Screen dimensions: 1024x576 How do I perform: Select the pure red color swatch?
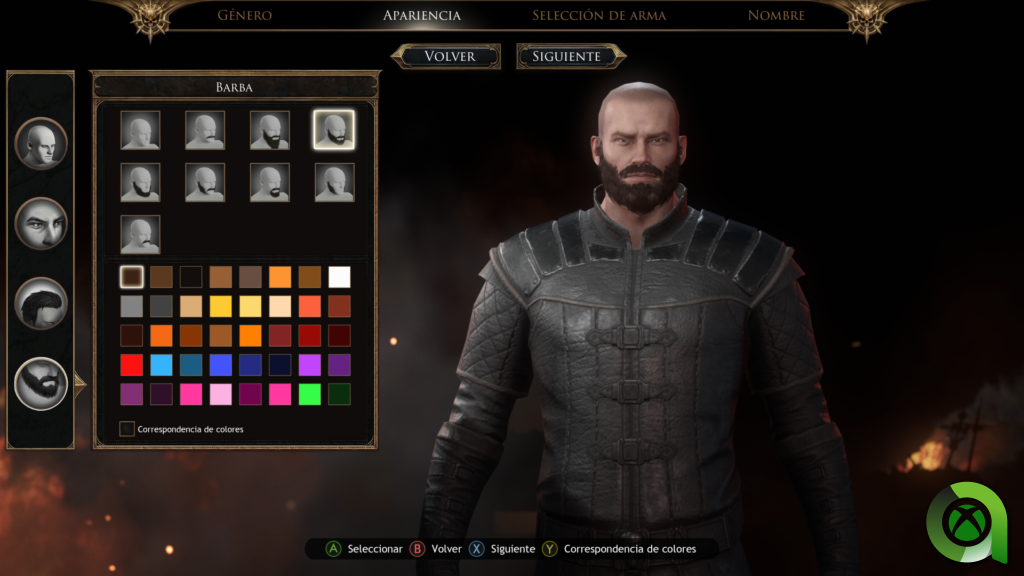[x=131, y=365]
